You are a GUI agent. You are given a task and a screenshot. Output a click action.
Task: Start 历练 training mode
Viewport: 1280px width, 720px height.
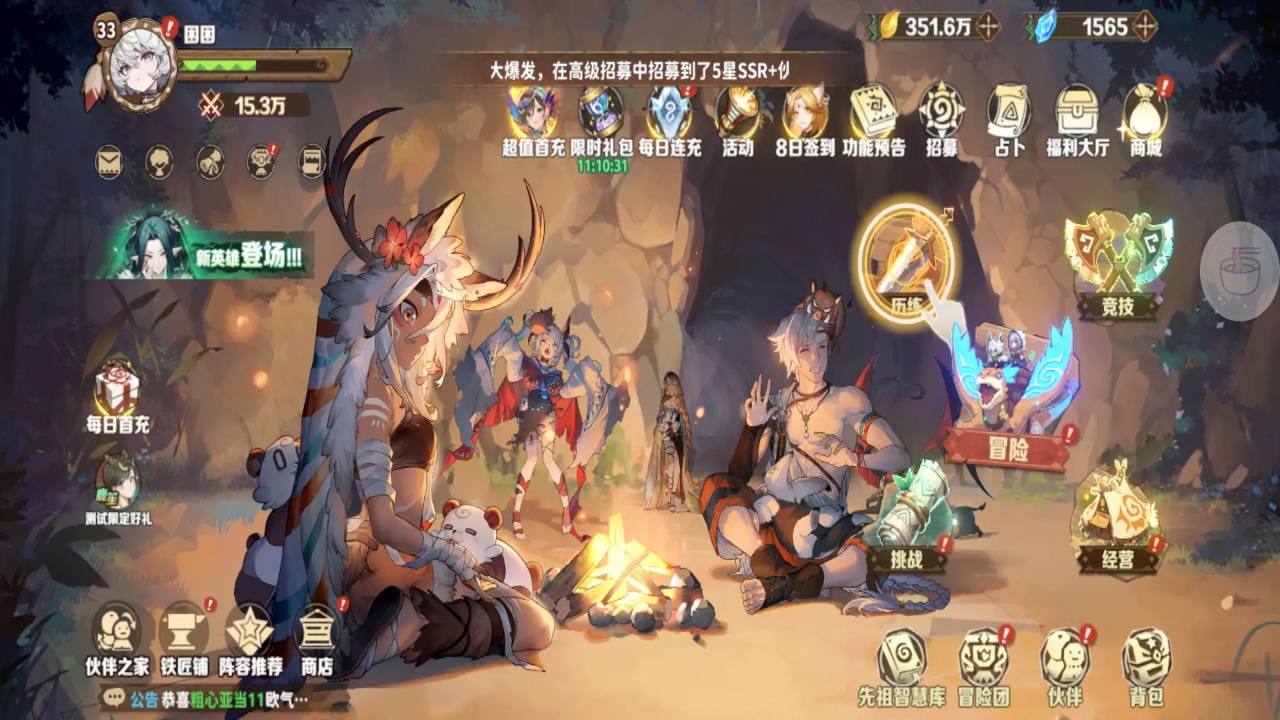point(906,260)
